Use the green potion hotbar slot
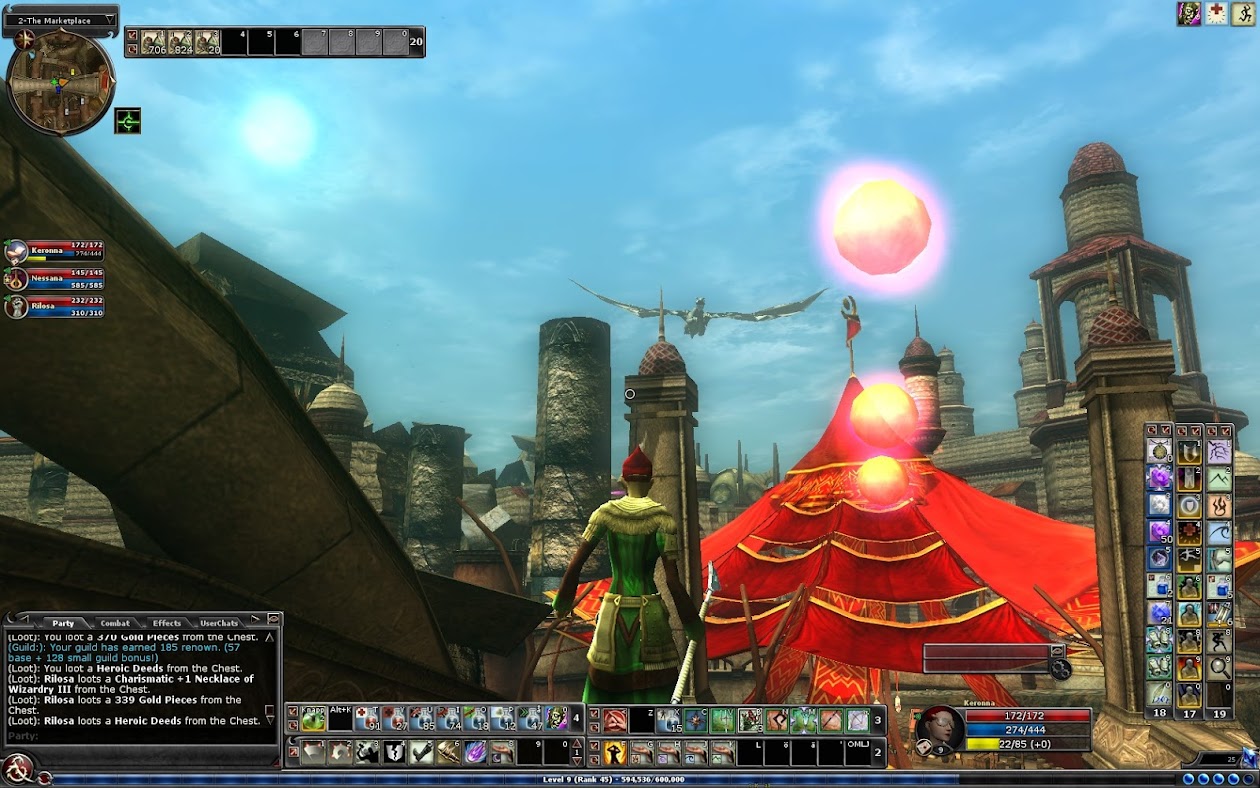This screenshot has height=788, width=1260. [x=313, y=719]
